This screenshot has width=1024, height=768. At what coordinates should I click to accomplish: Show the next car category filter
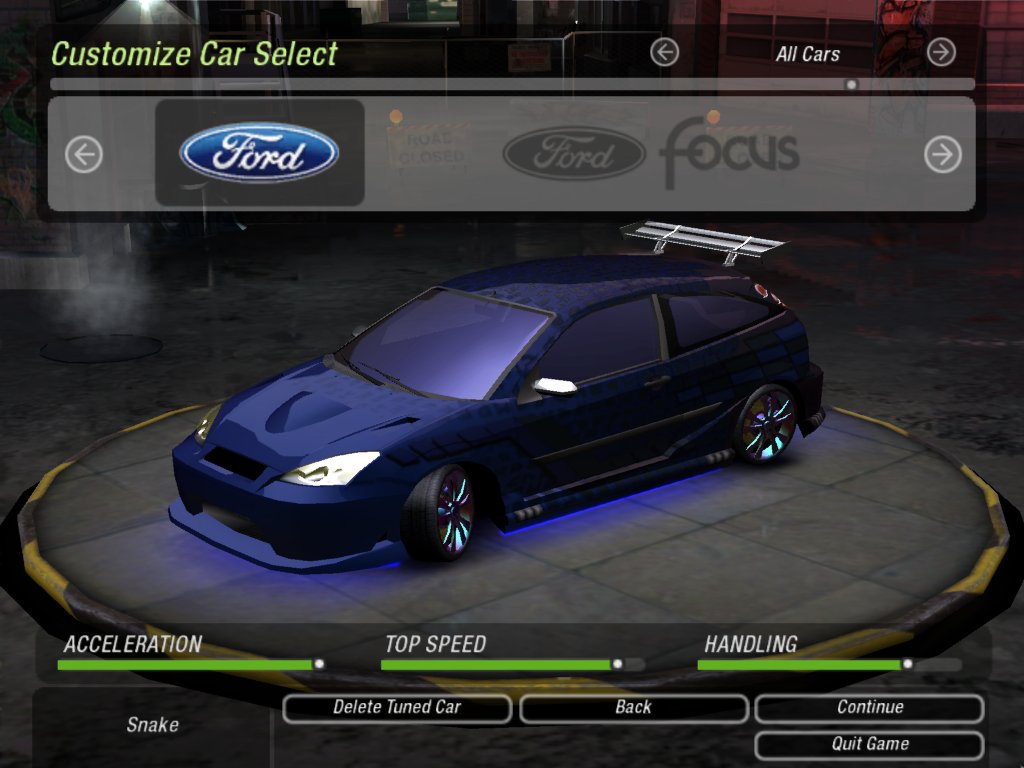point(941,53)
